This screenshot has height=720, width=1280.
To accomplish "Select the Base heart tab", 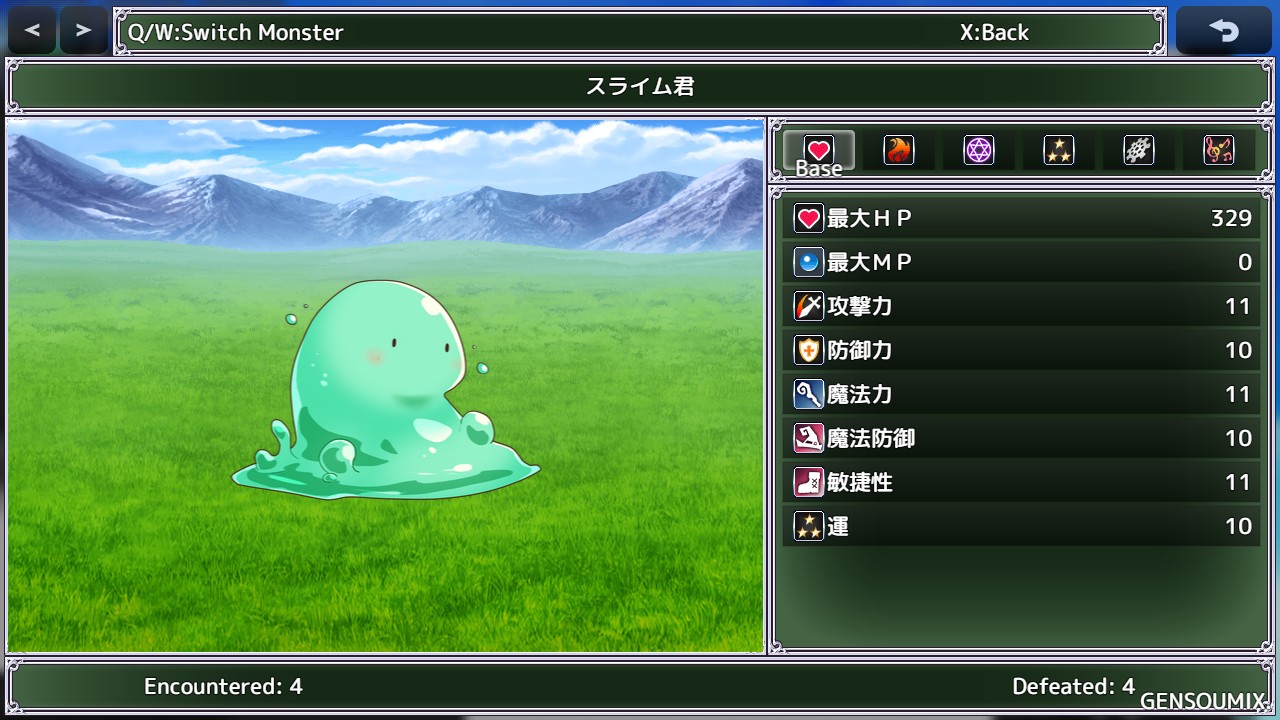I will (x=819, y=152).
